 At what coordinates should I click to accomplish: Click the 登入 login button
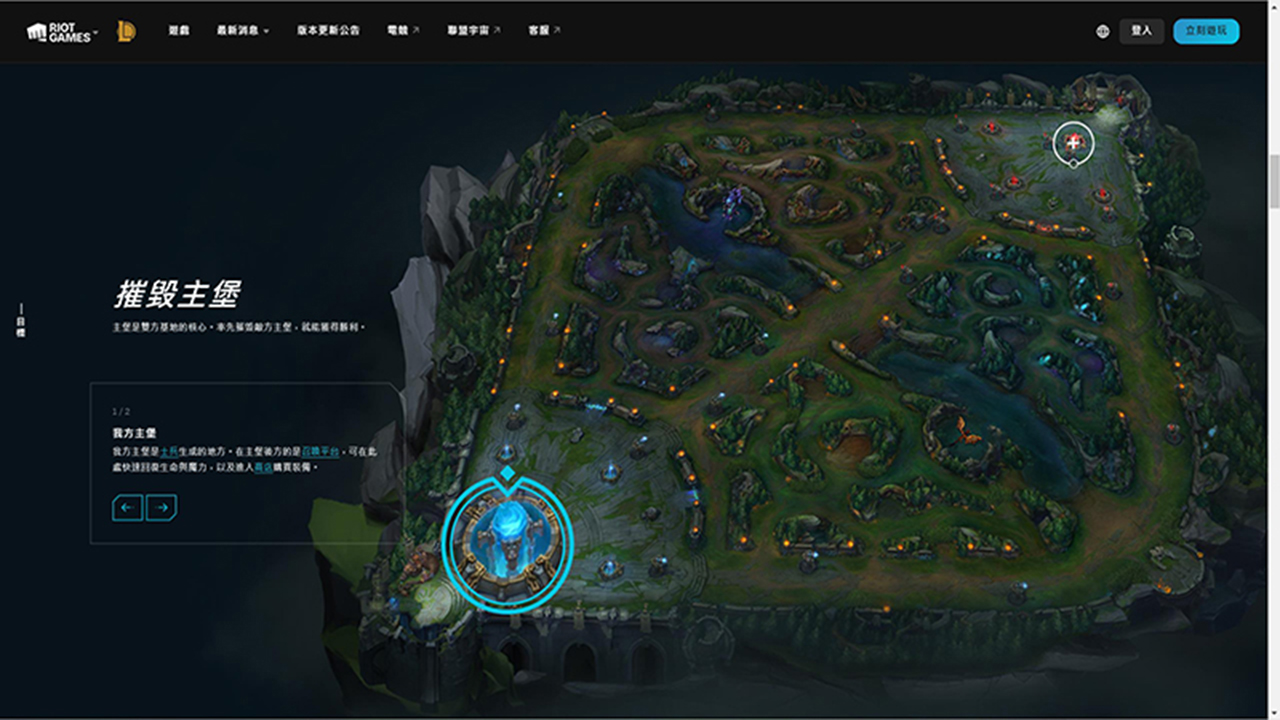click(x=1141, y=31)
